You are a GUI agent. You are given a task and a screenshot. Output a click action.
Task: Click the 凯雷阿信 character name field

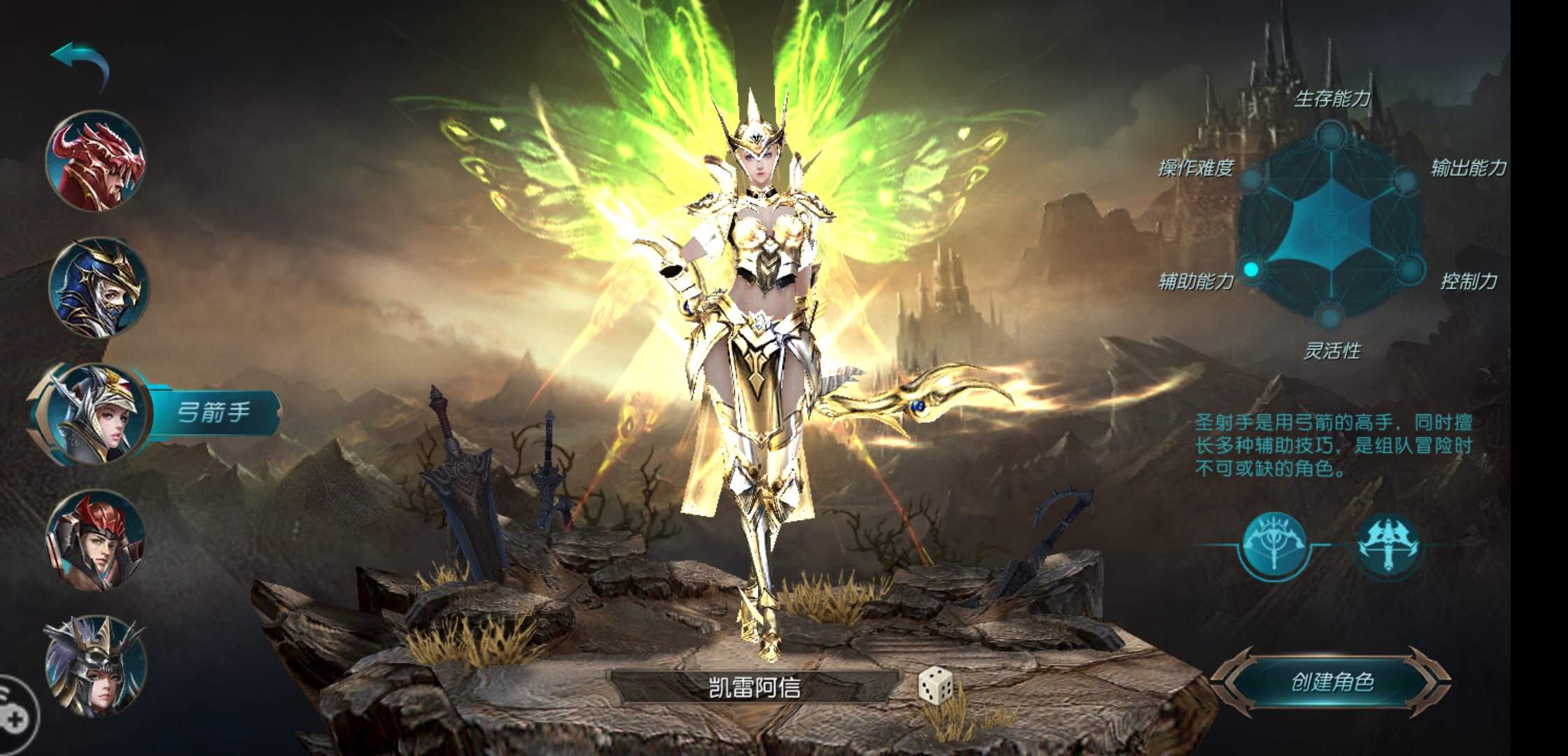[755, 687]
